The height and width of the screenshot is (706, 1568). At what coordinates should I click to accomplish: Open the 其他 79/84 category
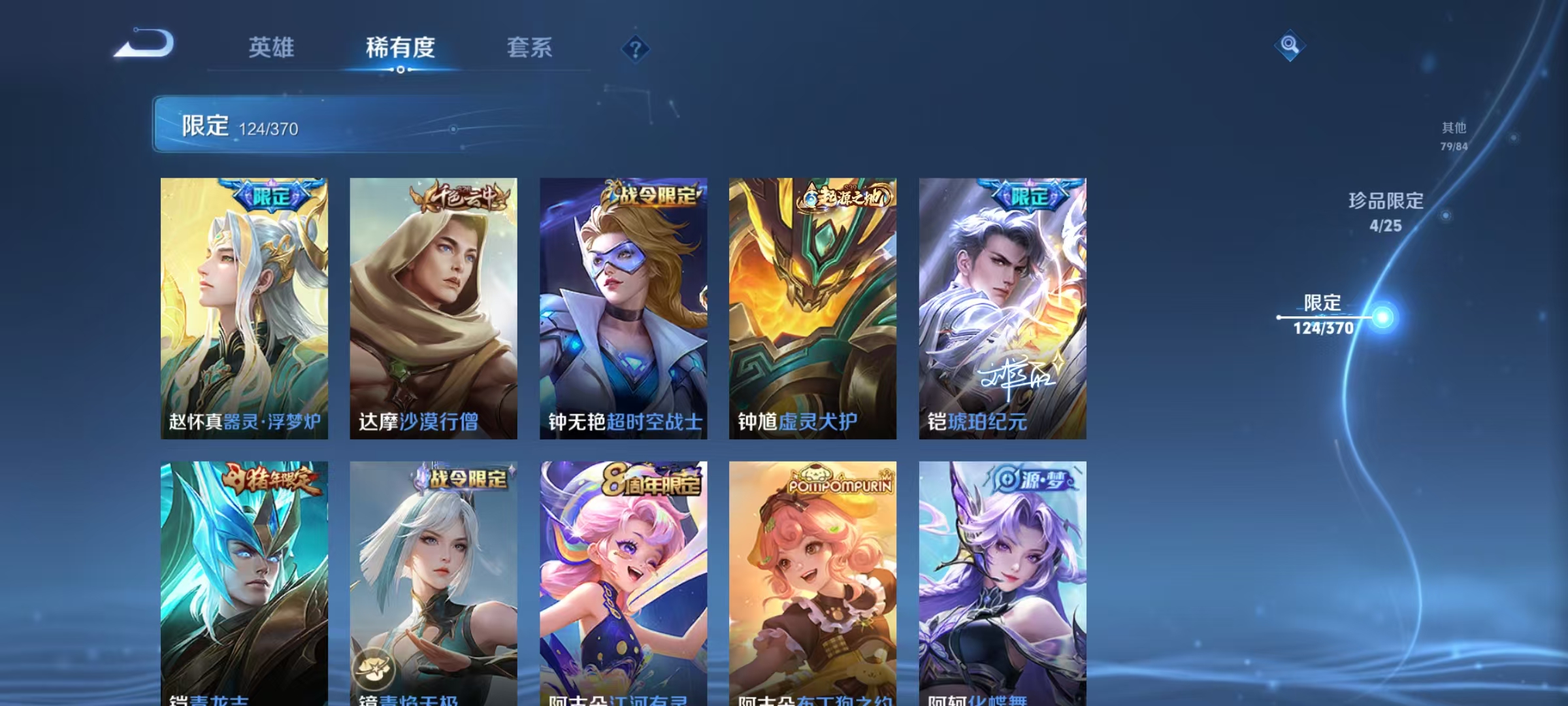click(1456, 136)
